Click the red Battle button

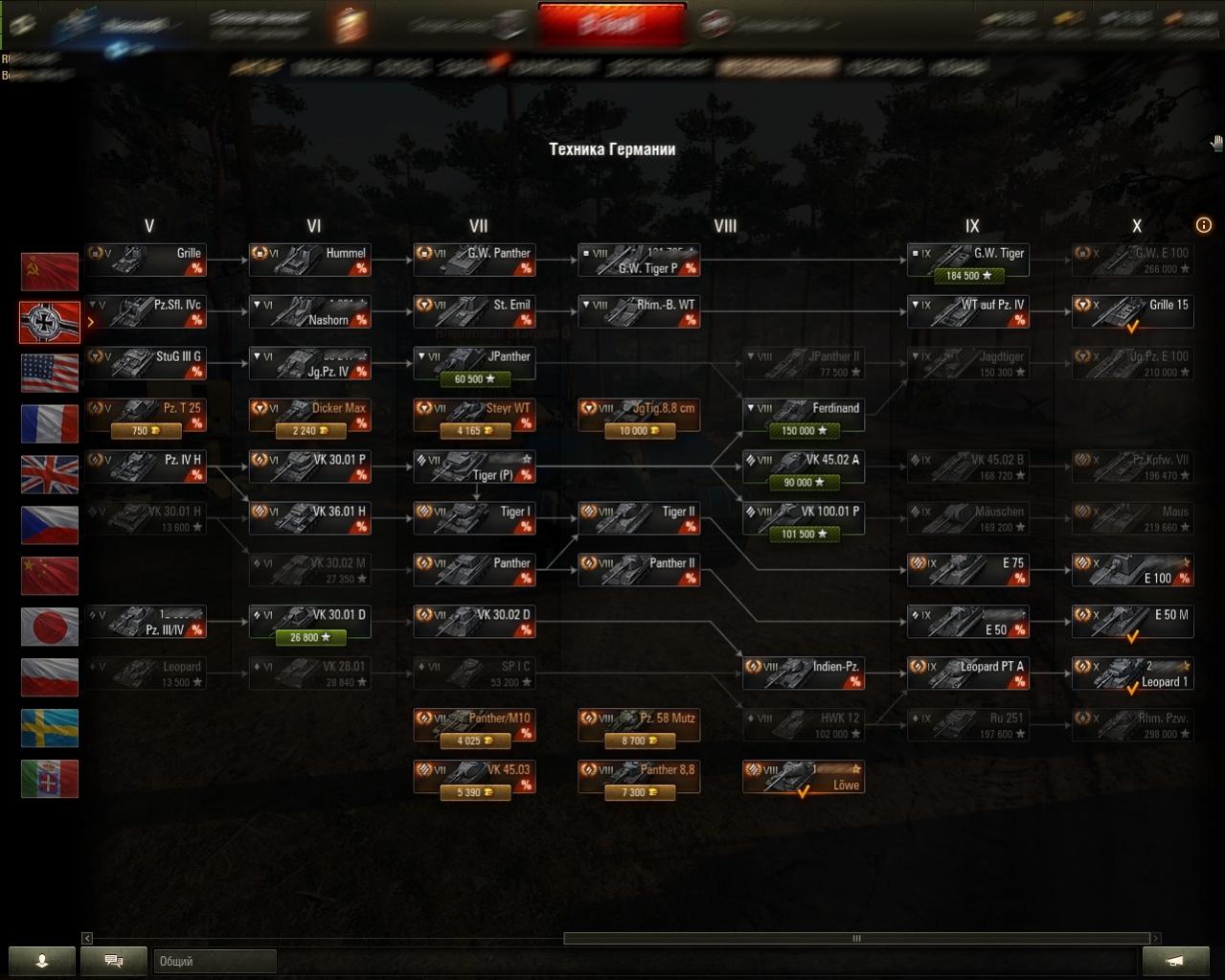tap(612, 25)
